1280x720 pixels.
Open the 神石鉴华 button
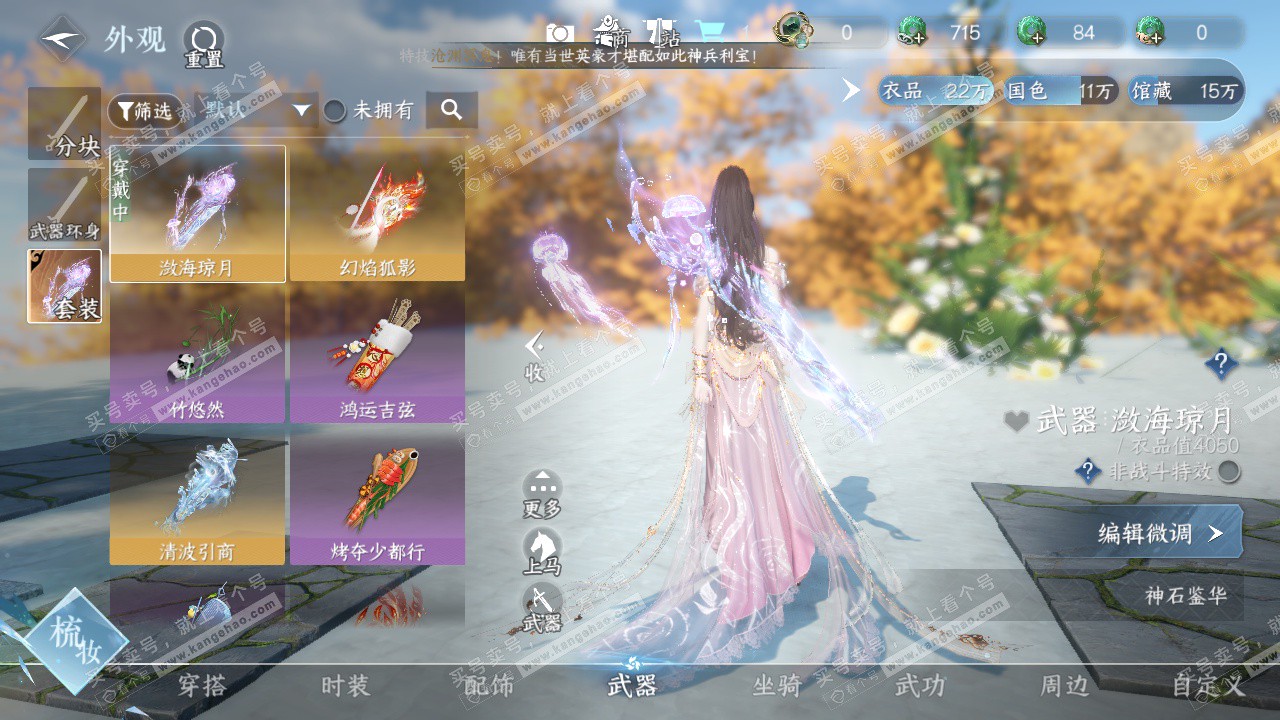1184,596
